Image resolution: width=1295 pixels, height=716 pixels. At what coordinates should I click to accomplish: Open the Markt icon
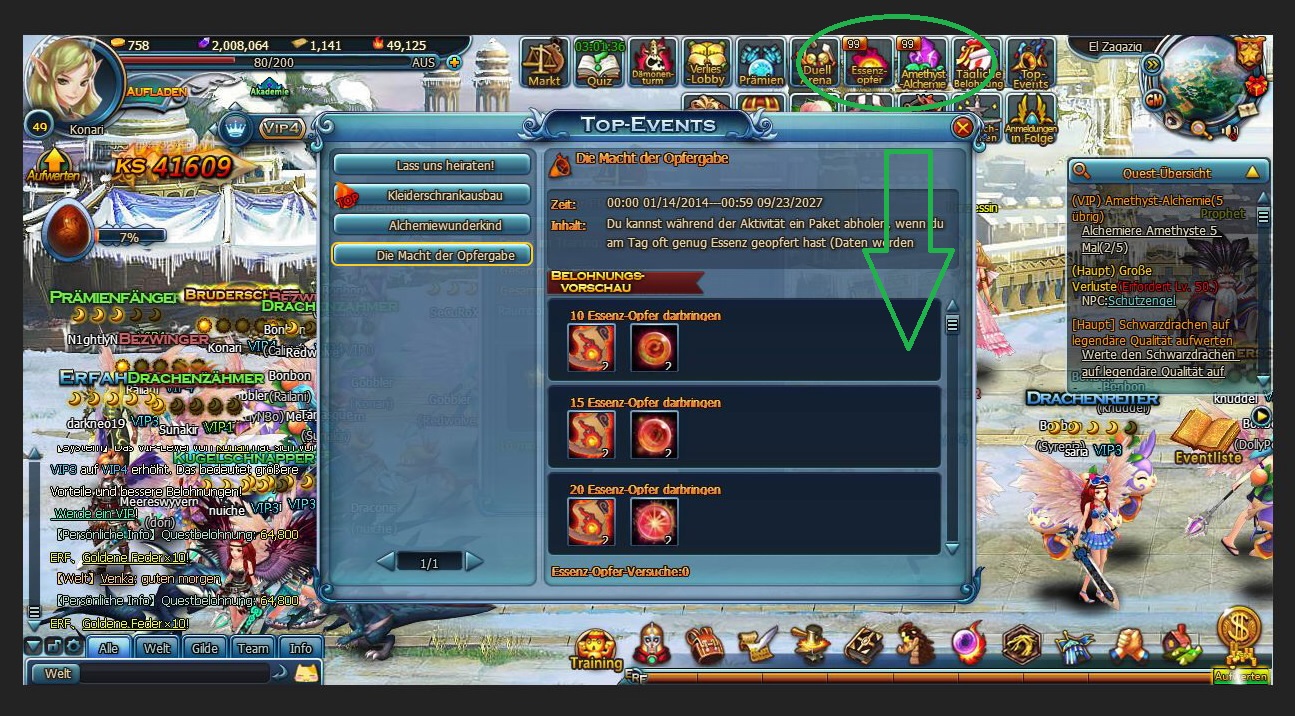click(x=545, y=63)
